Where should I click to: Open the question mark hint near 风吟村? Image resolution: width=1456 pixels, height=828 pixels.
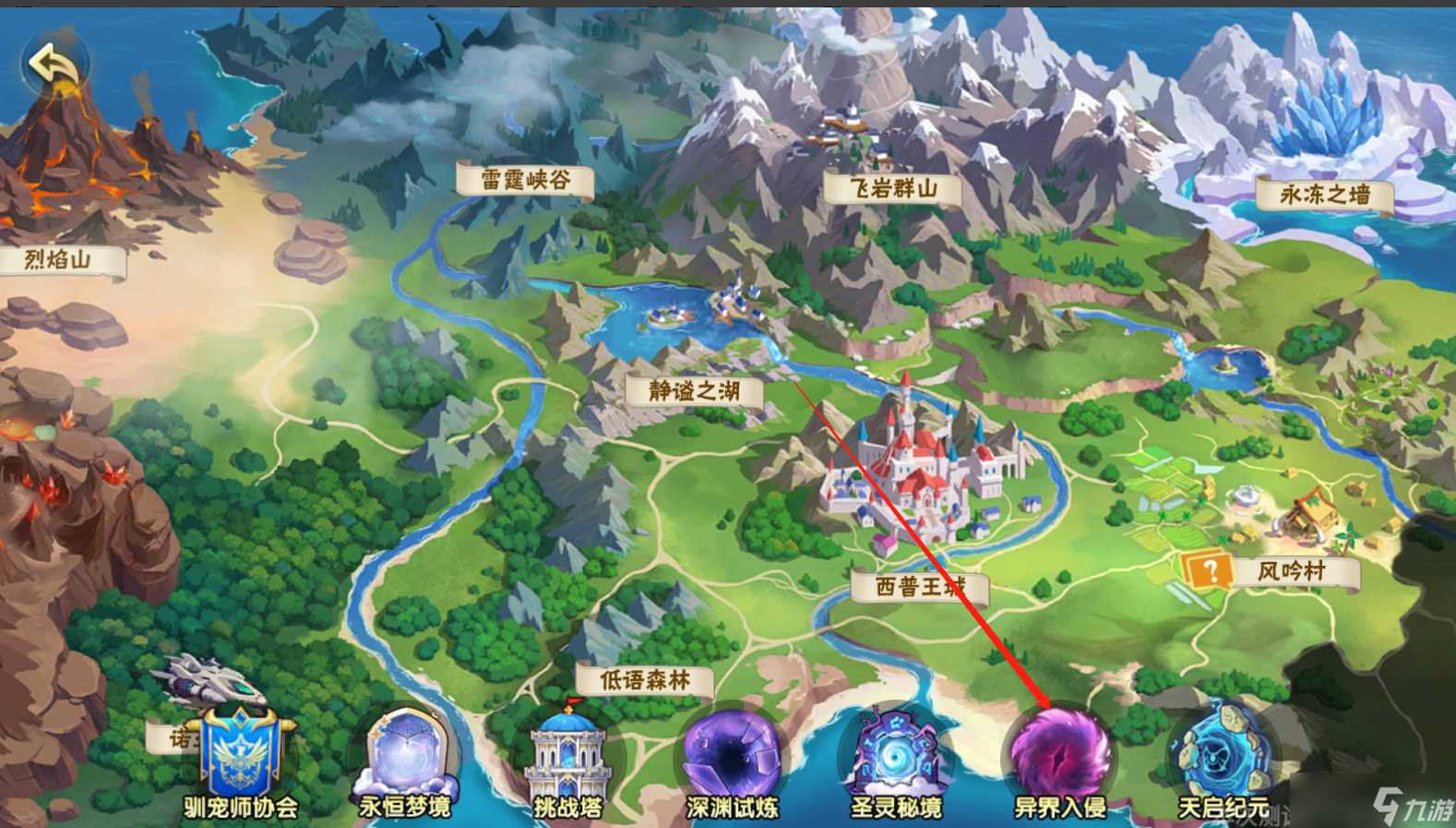point(1207,570)
